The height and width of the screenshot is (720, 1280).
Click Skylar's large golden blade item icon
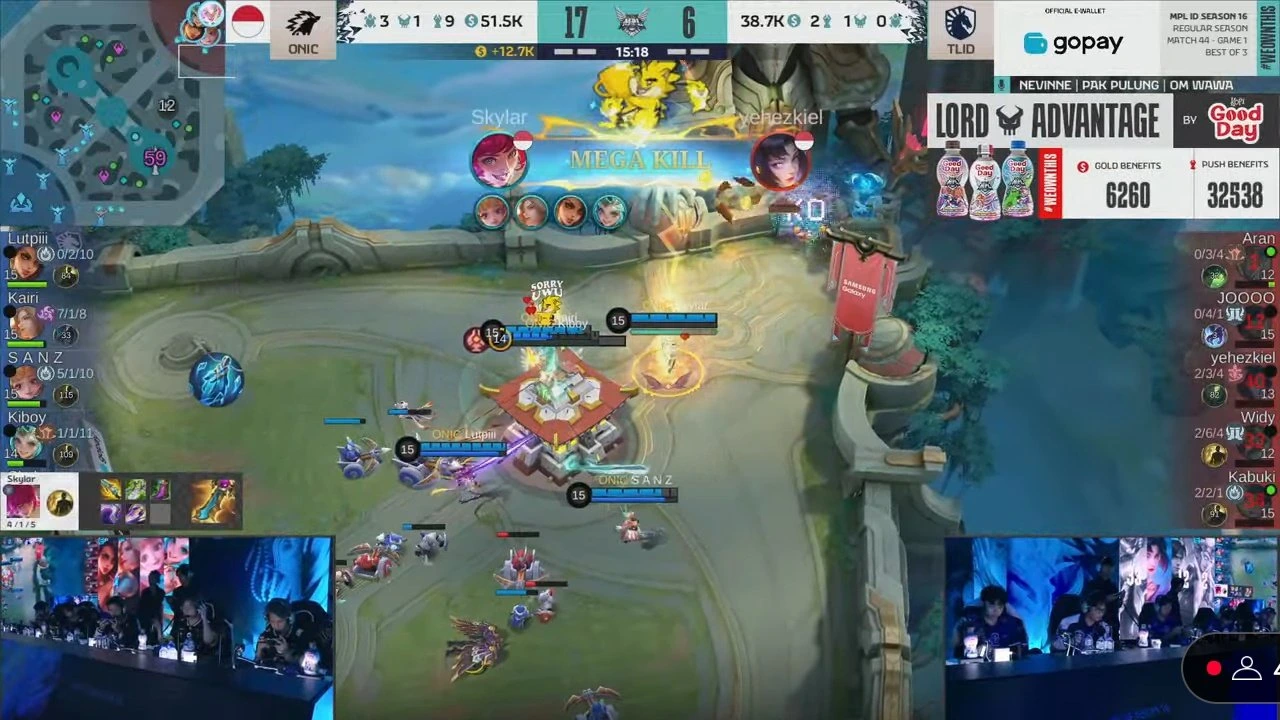pyautogui.click(x=214, y=501)
